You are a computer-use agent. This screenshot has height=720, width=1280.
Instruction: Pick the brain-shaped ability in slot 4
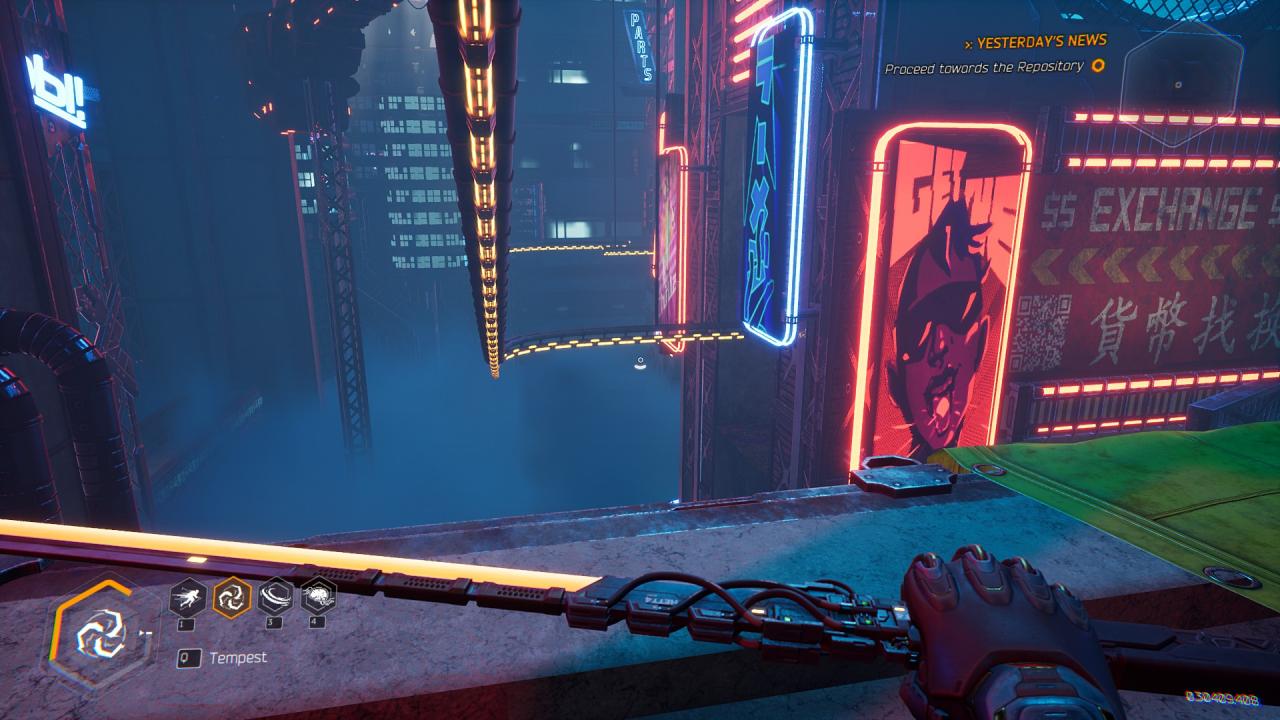click(x=318, y=597)
